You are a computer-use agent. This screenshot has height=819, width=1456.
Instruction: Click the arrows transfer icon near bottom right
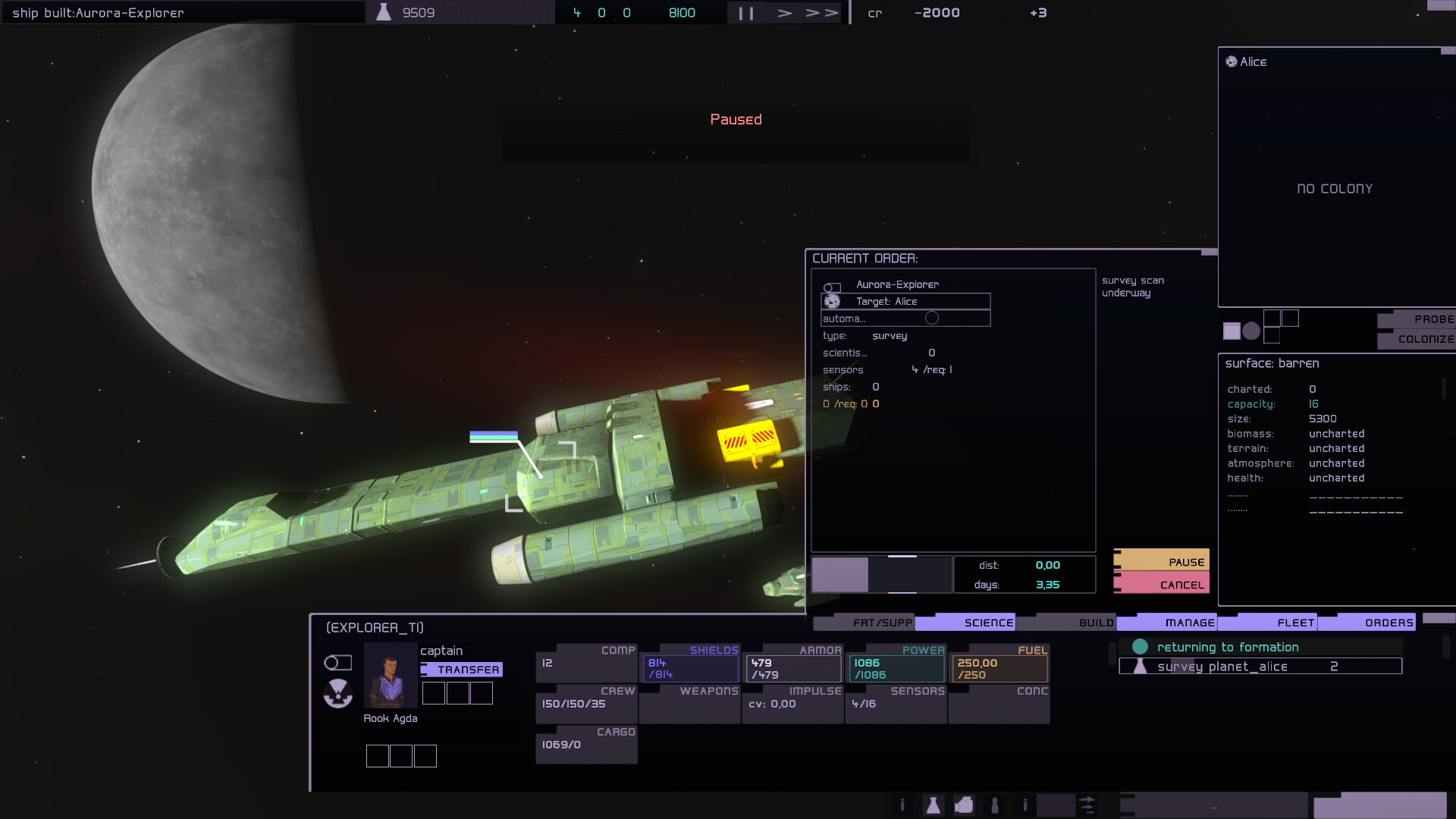(x=1087, y=805)
